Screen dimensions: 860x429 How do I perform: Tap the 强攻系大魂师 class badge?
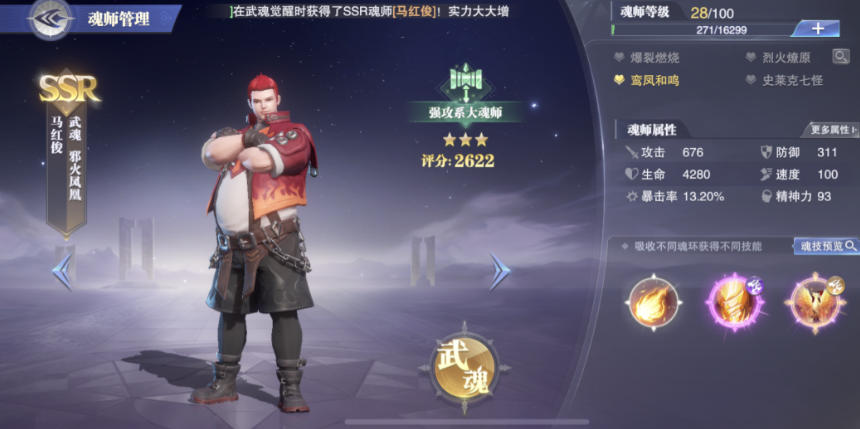[466, 111]
